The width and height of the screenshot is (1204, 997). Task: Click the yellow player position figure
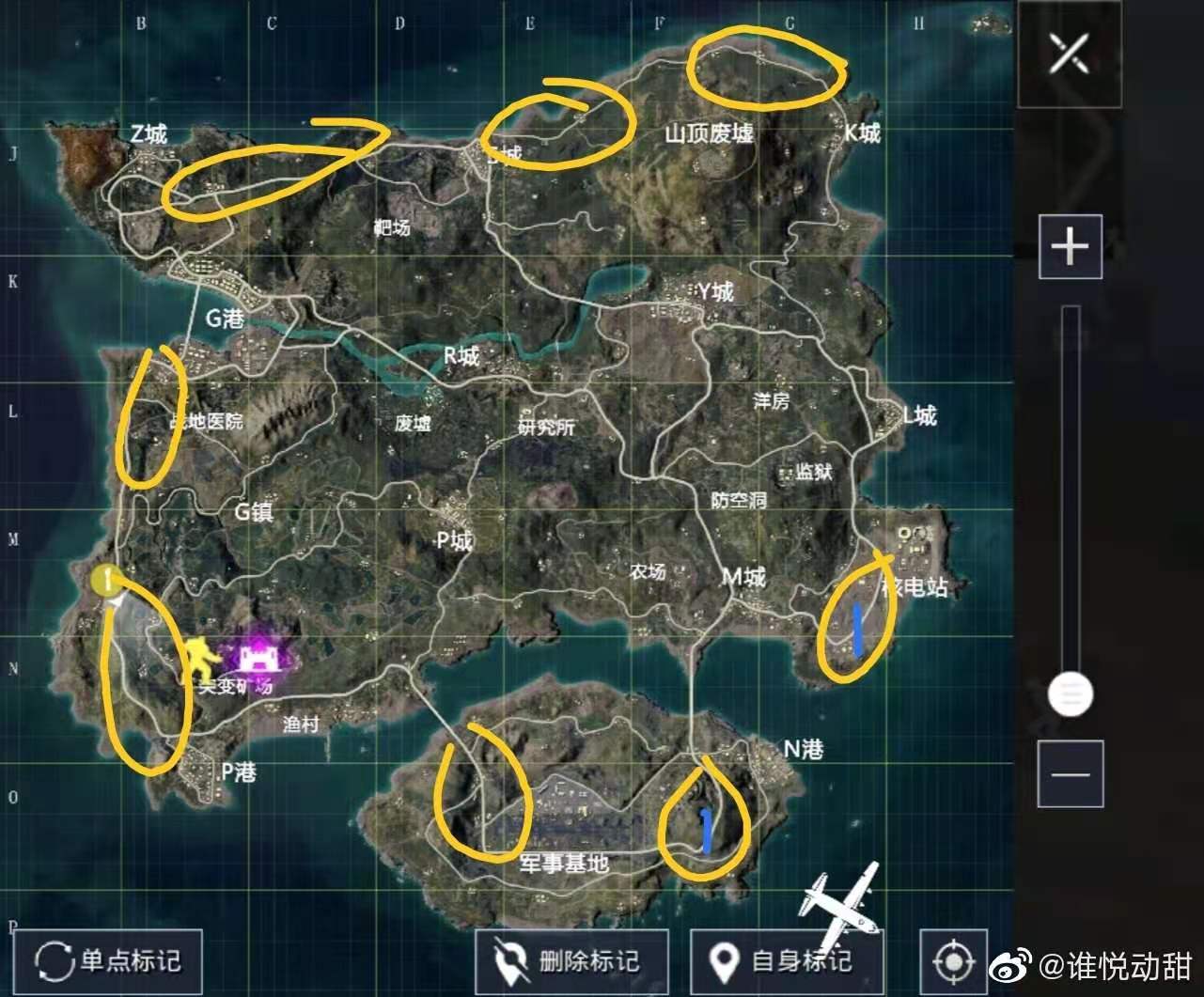coord(201,659)
